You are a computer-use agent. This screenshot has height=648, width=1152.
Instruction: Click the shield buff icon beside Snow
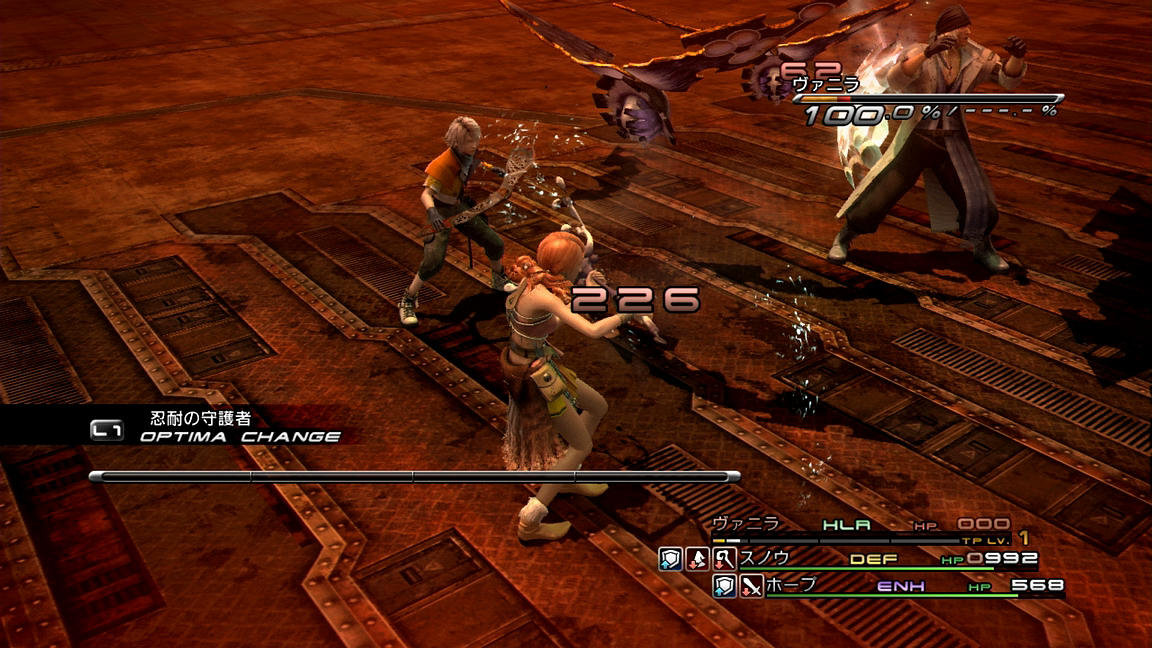[x=670, y=559]
